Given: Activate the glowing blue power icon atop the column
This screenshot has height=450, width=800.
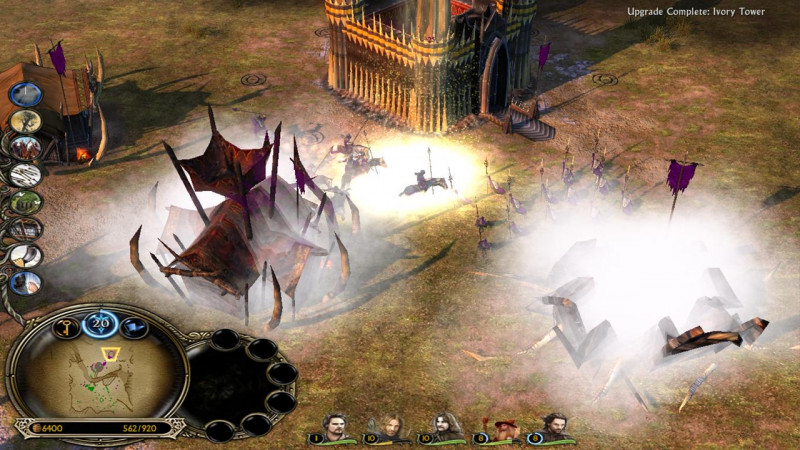Looking at the screenshot, I should (x=24, y=94).
